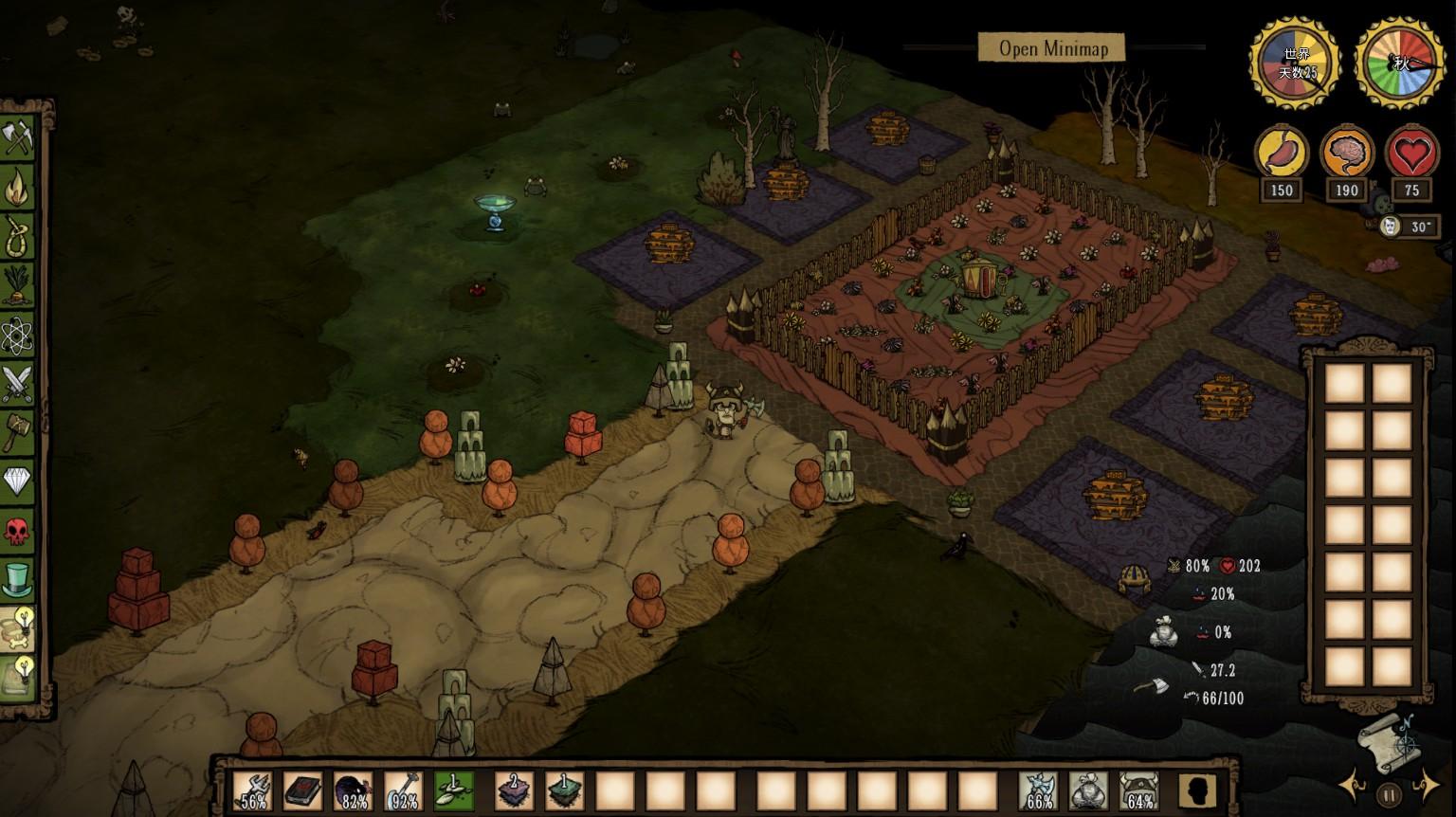
Task: Select the pitchfork slot at 56%
Action: click(x=253, y=790)
